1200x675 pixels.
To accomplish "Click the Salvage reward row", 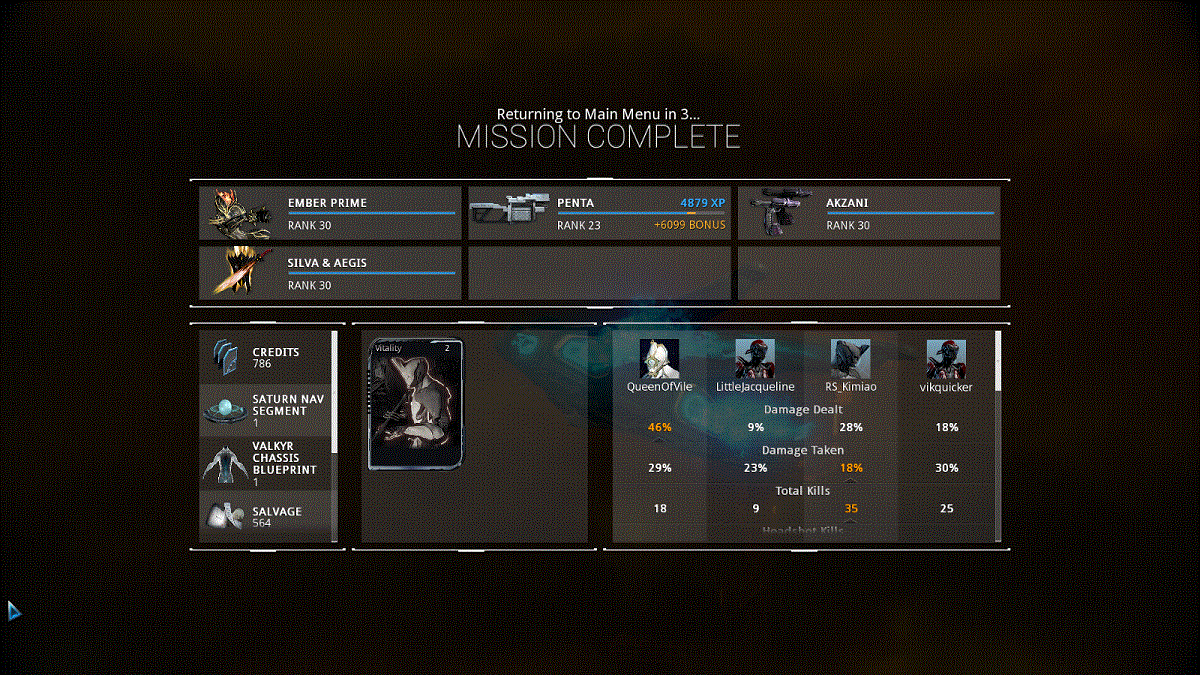I will click(266, 516).
